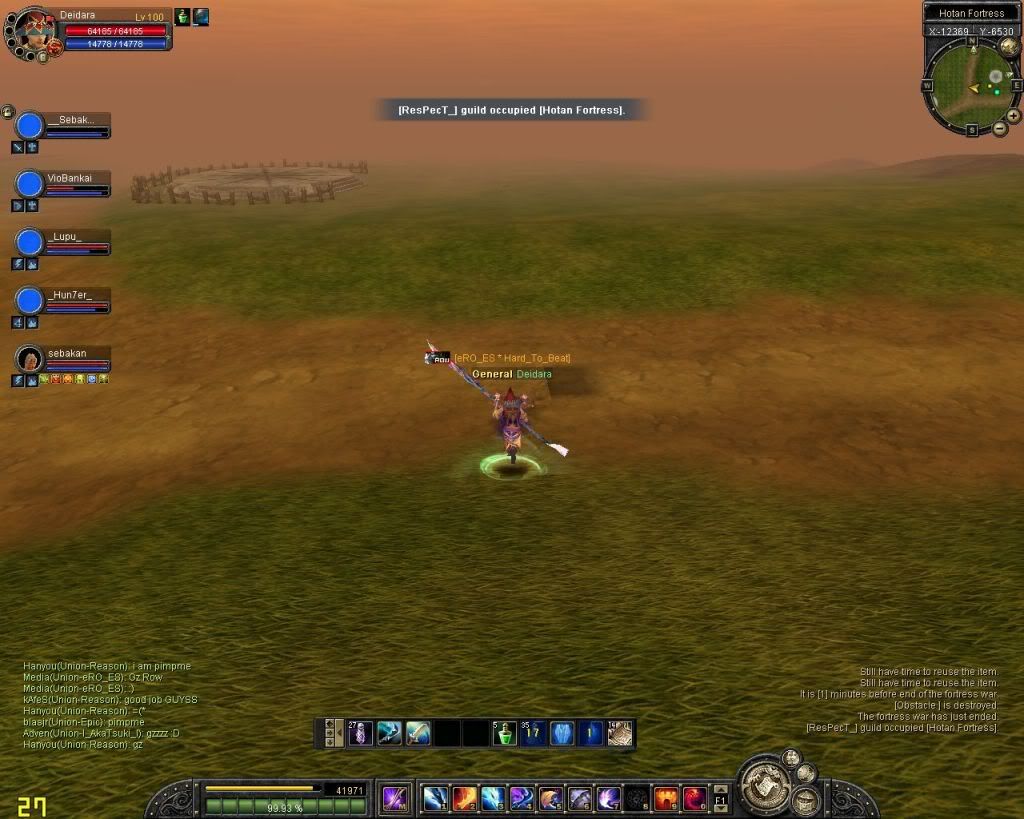Click the green potion buff icon
The width and height of the screenshot is (1024, 819).
point(183,17)
